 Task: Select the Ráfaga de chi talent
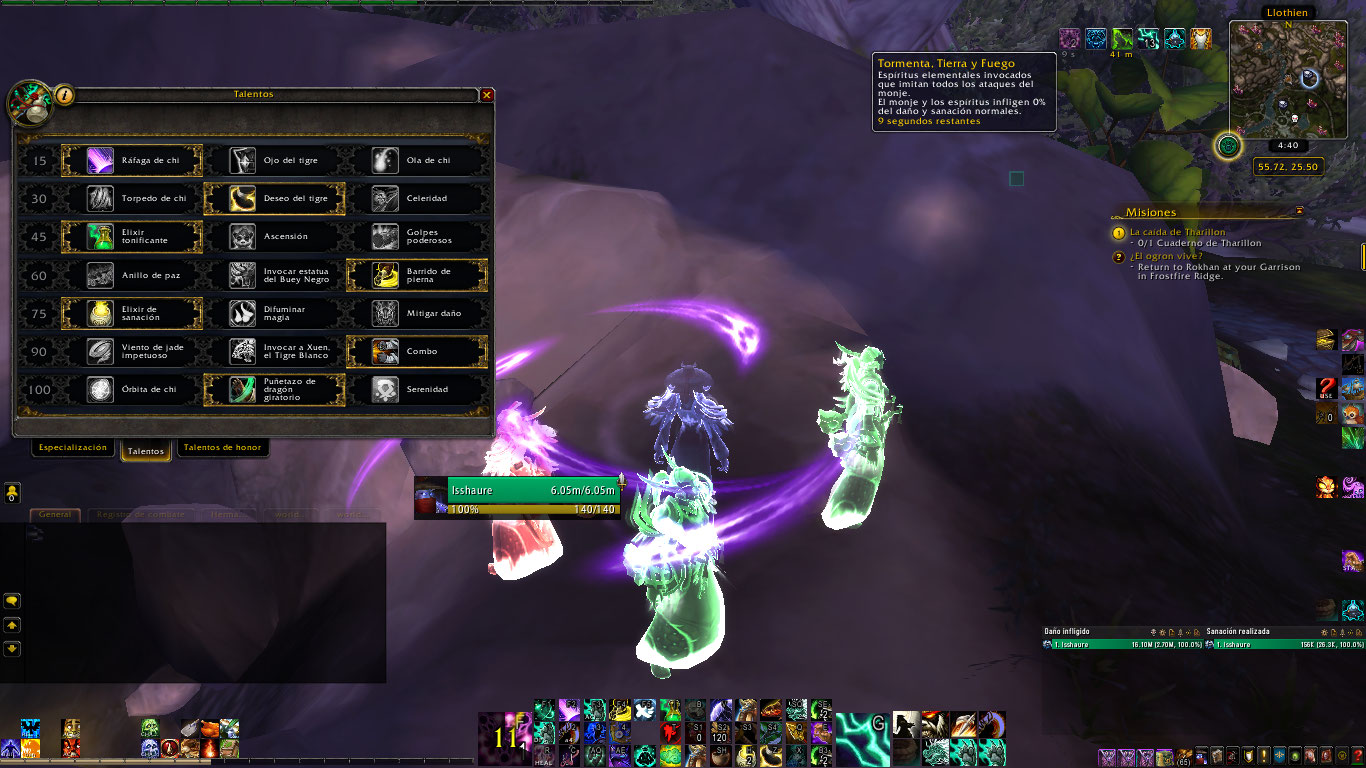pyautogui.click(x=132, y=160)
